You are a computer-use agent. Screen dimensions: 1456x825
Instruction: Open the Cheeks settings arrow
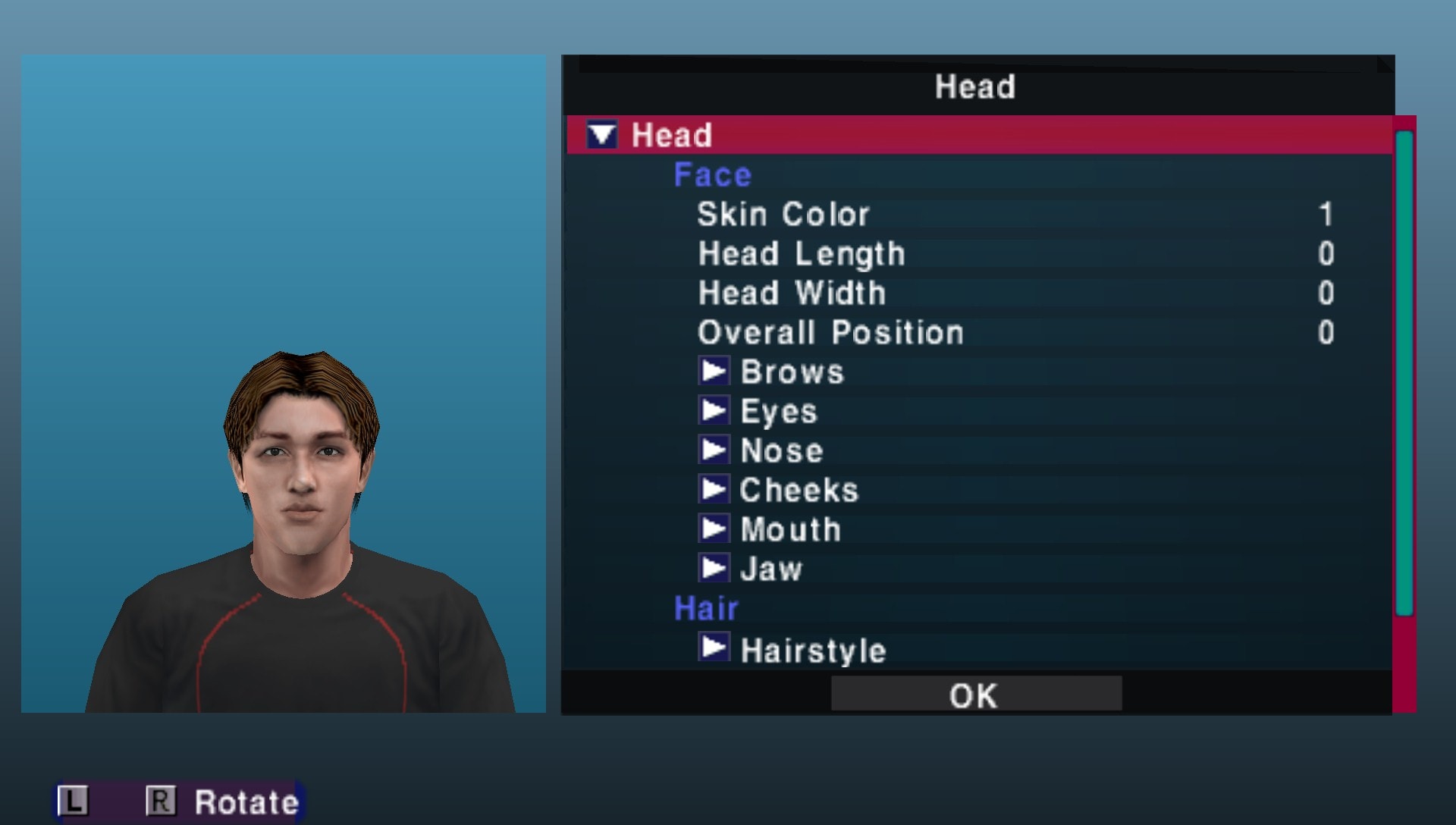[x=714, y=489]
